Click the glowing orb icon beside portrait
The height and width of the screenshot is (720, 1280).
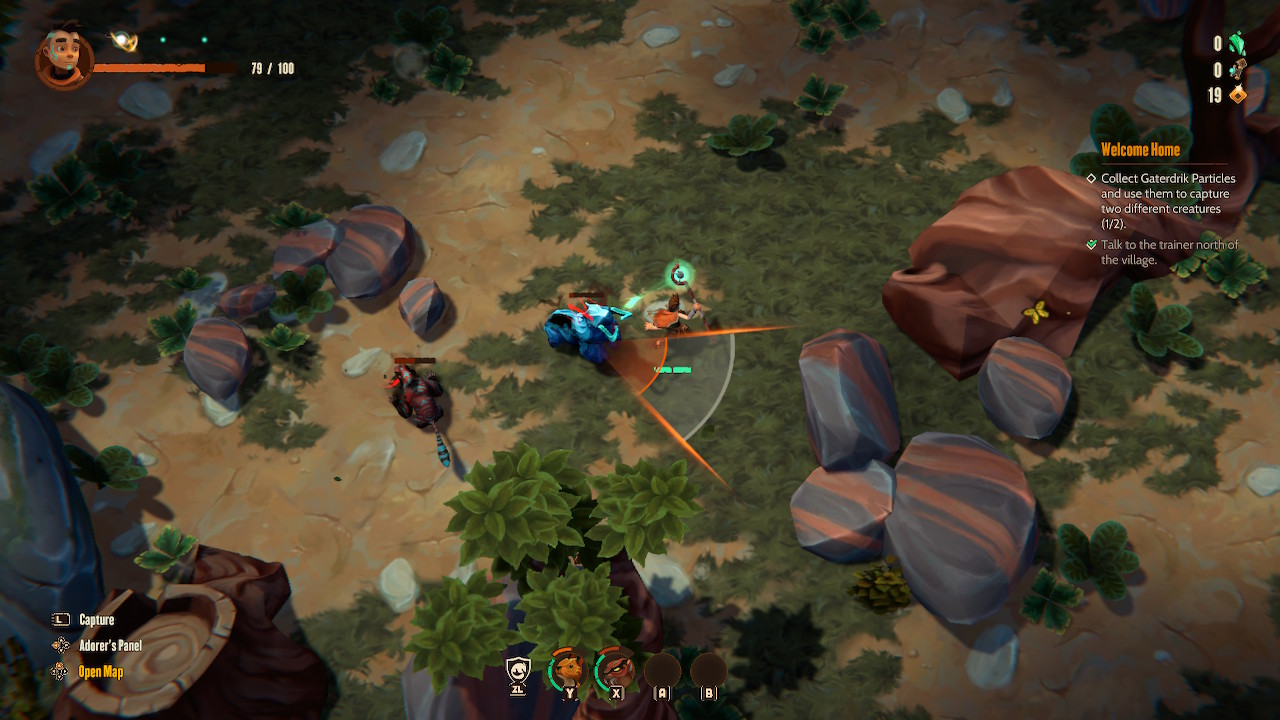click(125, 41)
